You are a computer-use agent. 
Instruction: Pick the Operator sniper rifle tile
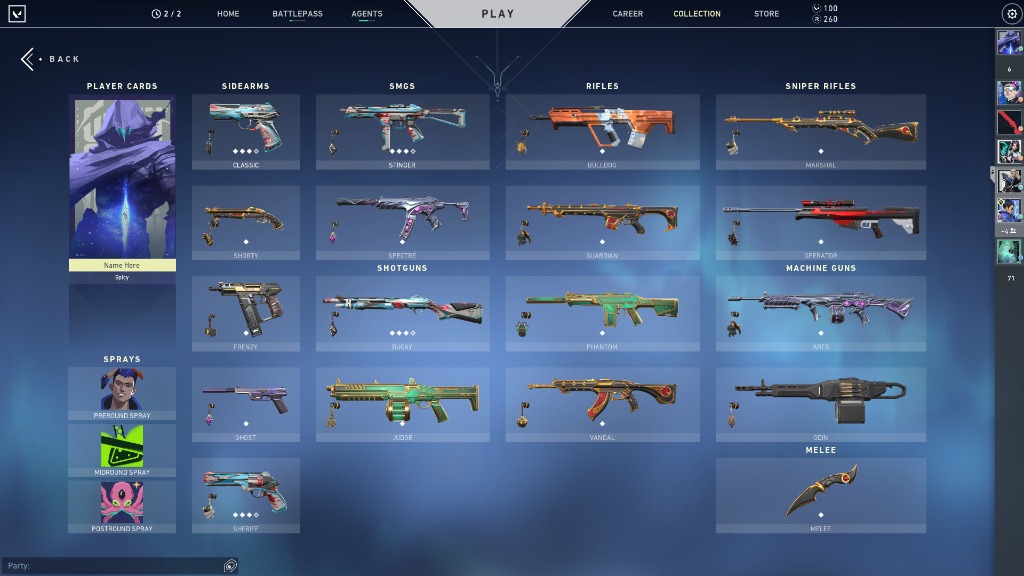tap(821, 222)
